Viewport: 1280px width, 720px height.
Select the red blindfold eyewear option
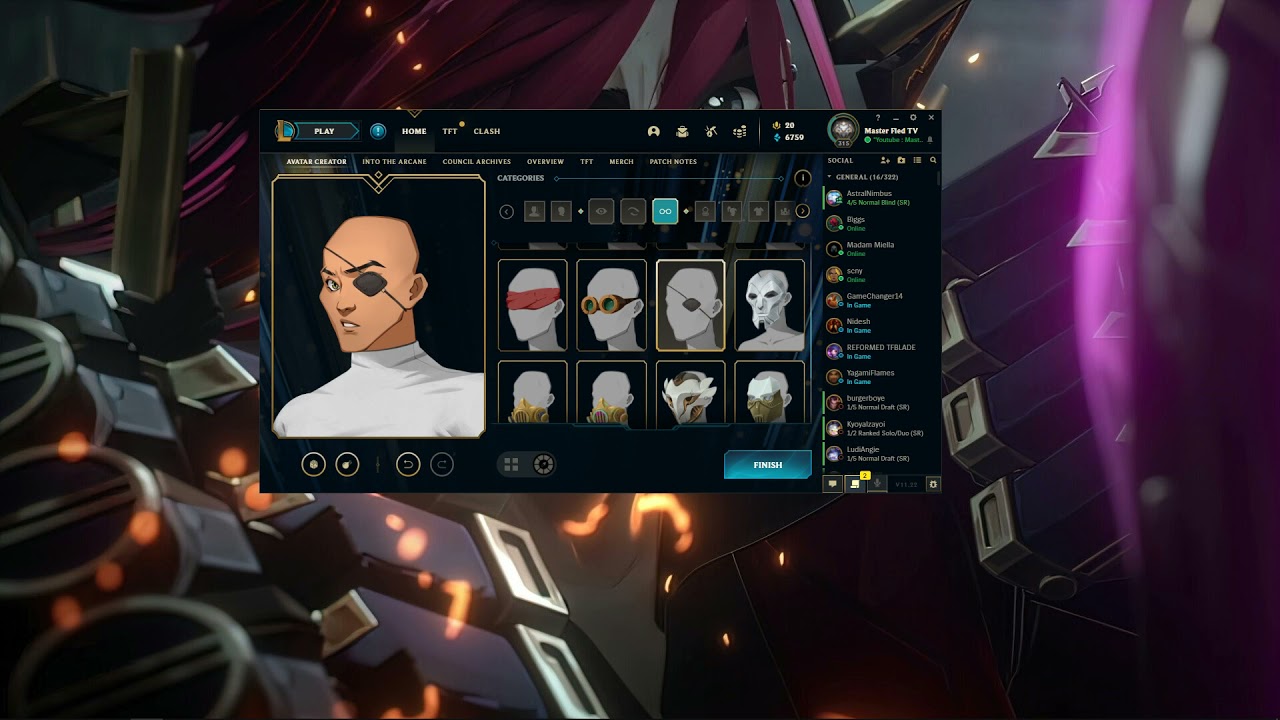pyautogui.click(x=533, y=305)
